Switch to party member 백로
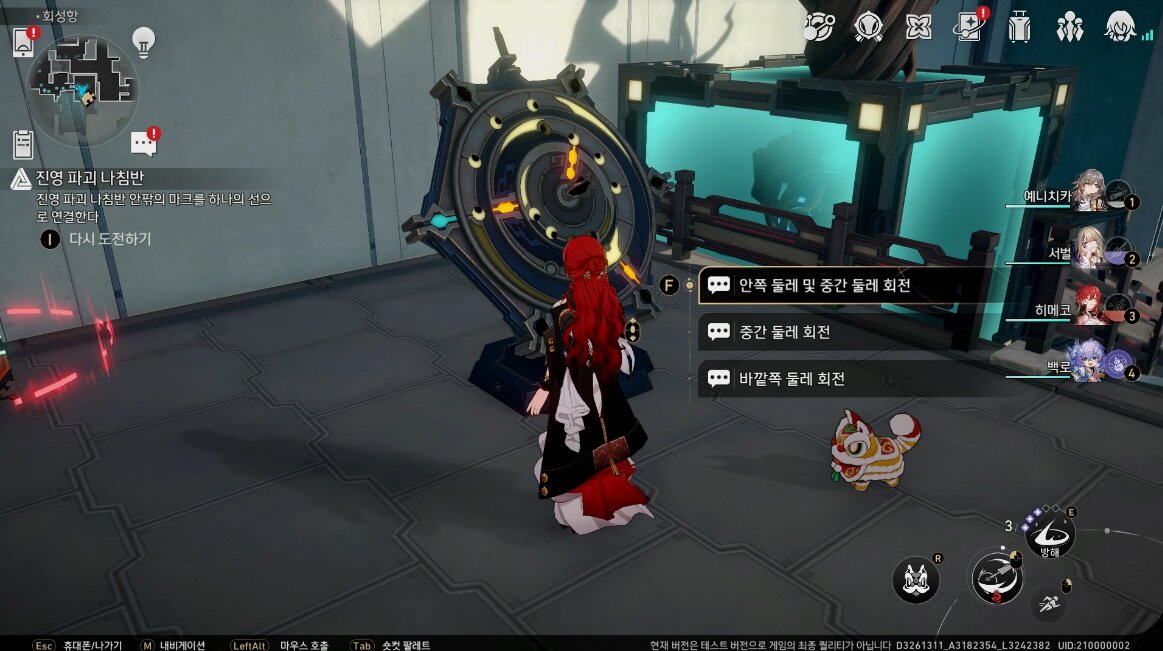1163x651 pixels. click(x=1088, y=361)
